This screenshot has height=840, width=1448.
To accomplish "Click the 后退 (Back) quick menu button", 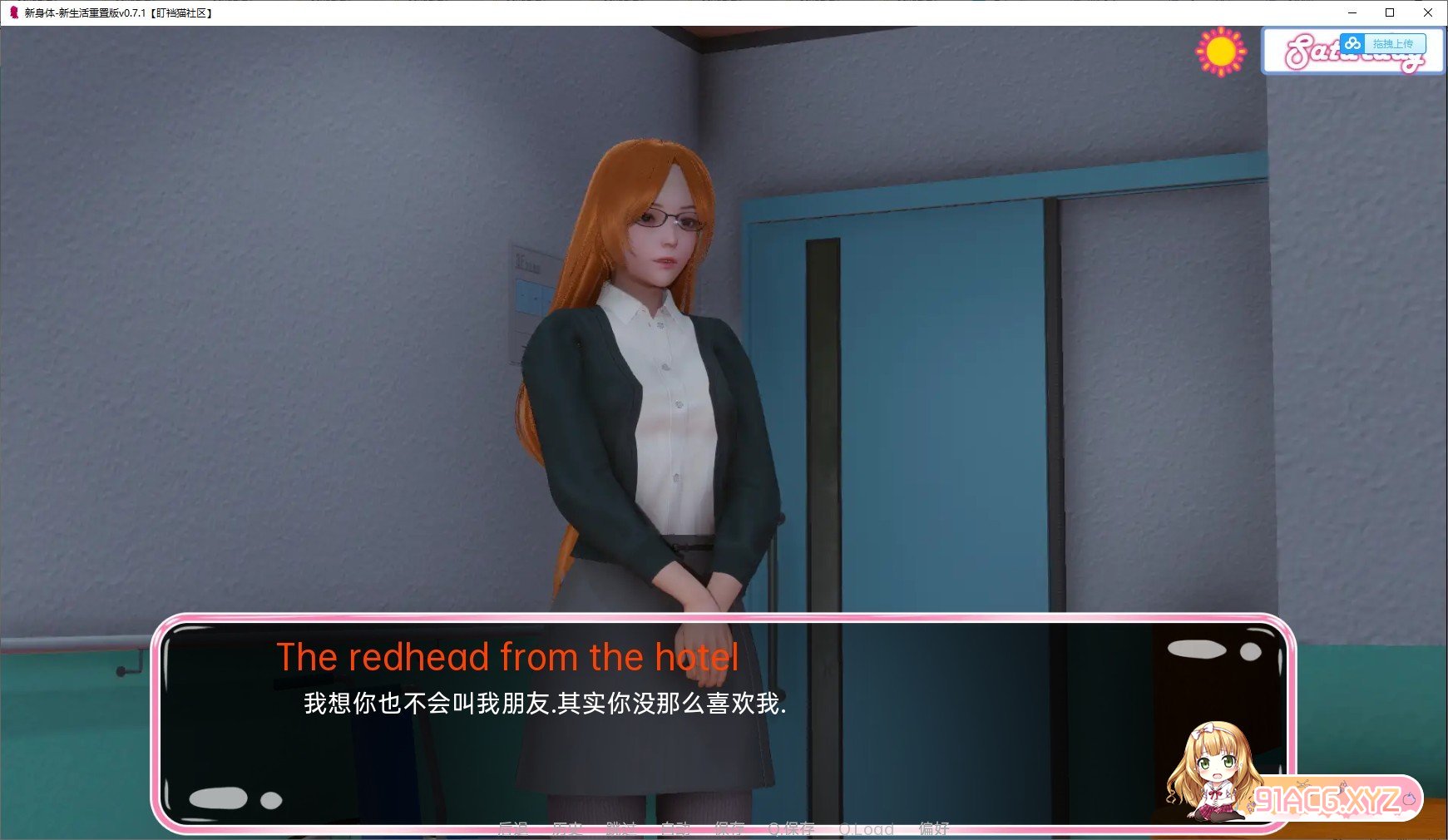I will pyautogui.click(x=512, y=828).
